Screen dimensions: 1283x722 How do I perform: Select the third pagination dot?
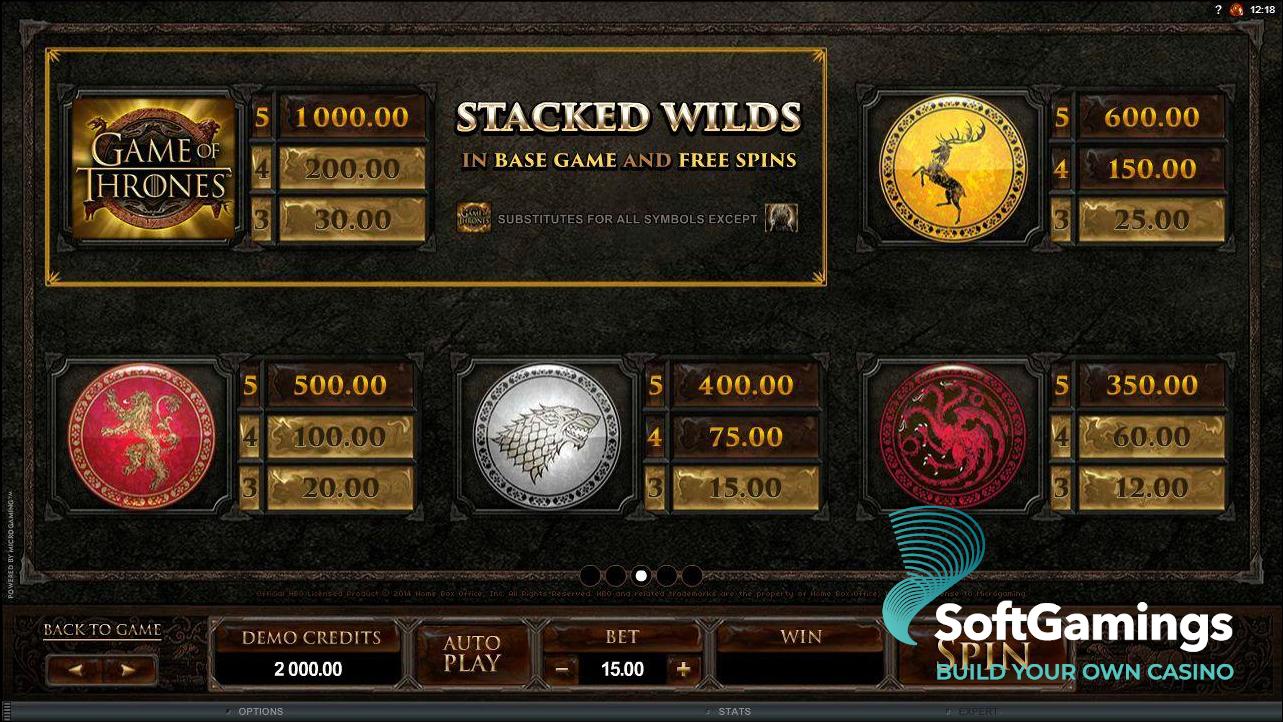coord(641,575)
